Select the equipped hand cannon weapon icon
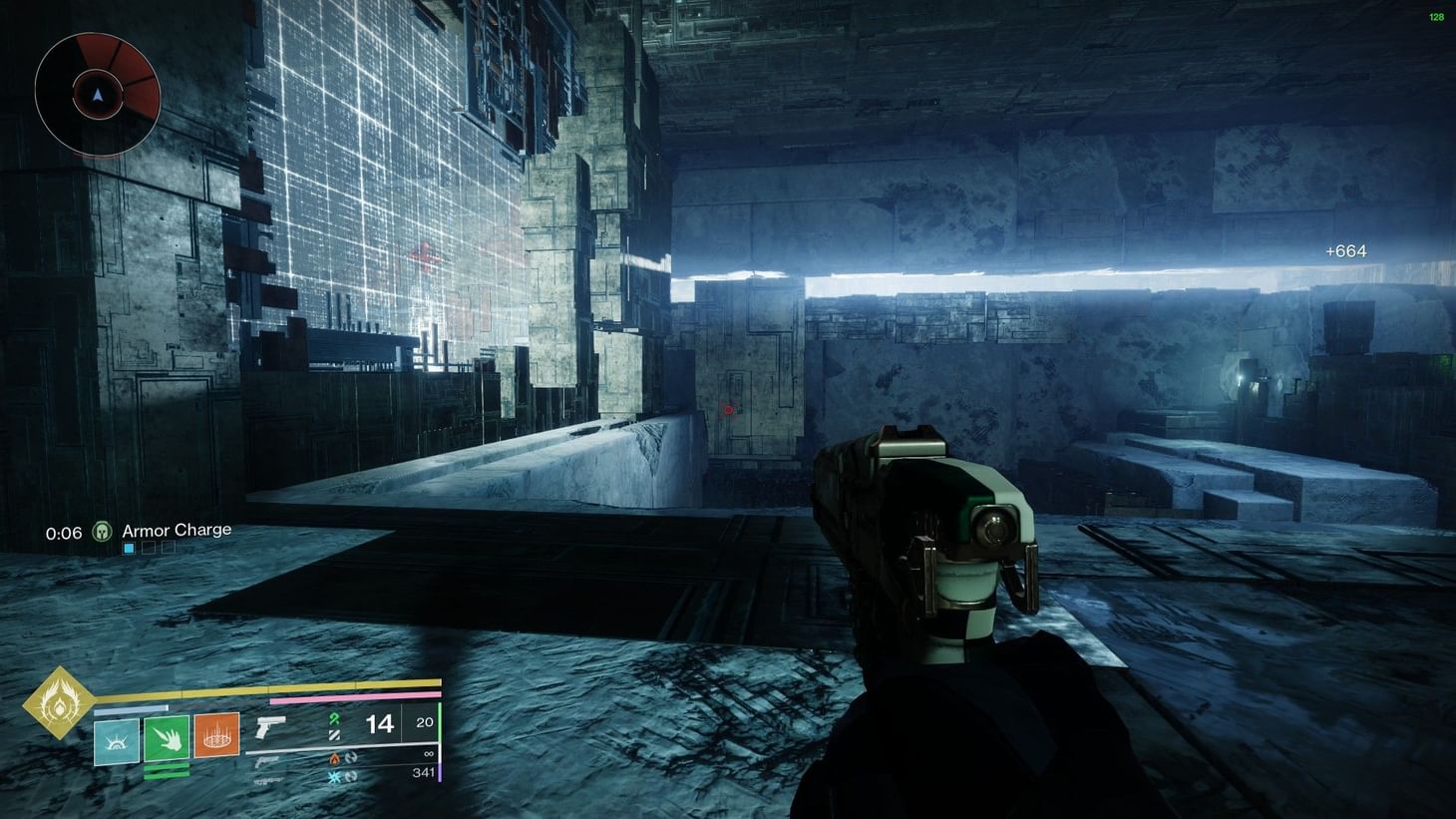 [269, 728]
